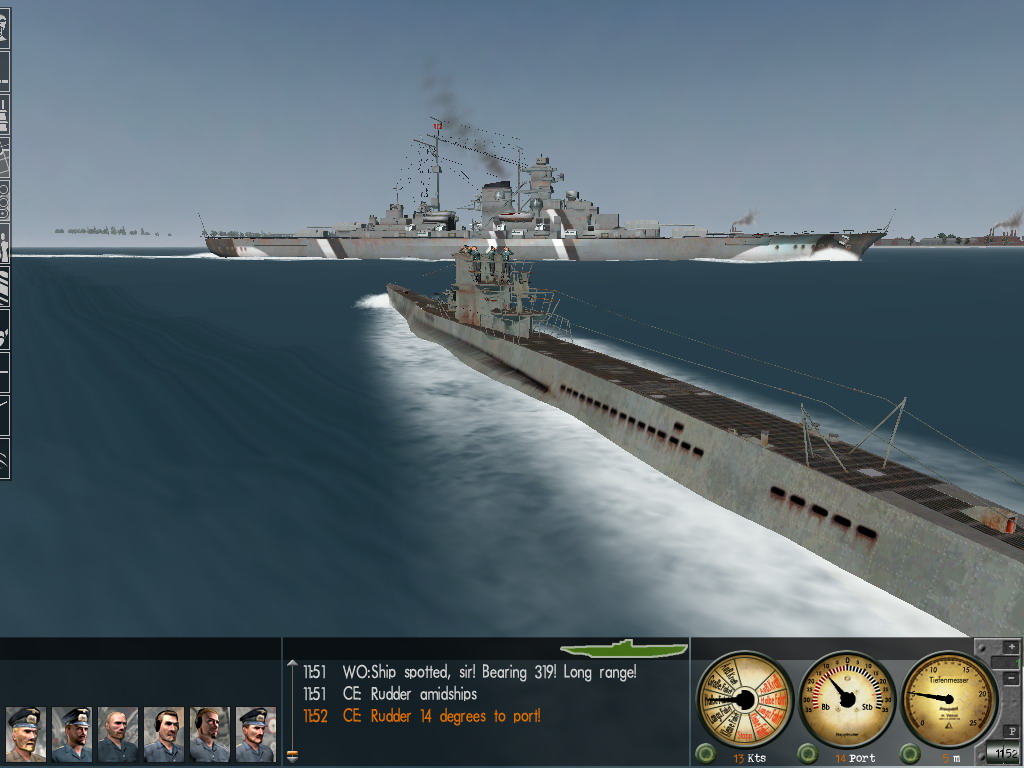Click the Bb/Stb rudder dial

coord(847,699)
